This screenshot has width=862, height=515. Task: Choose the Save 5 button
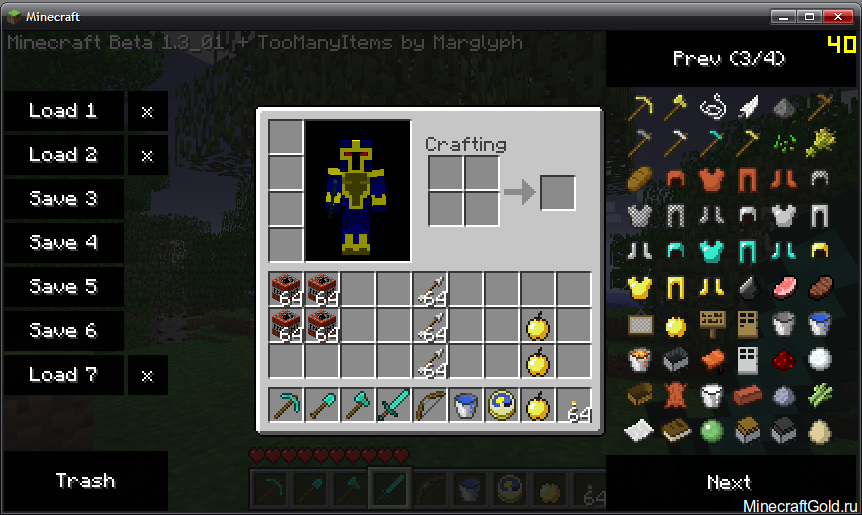[x=63, y=287]
